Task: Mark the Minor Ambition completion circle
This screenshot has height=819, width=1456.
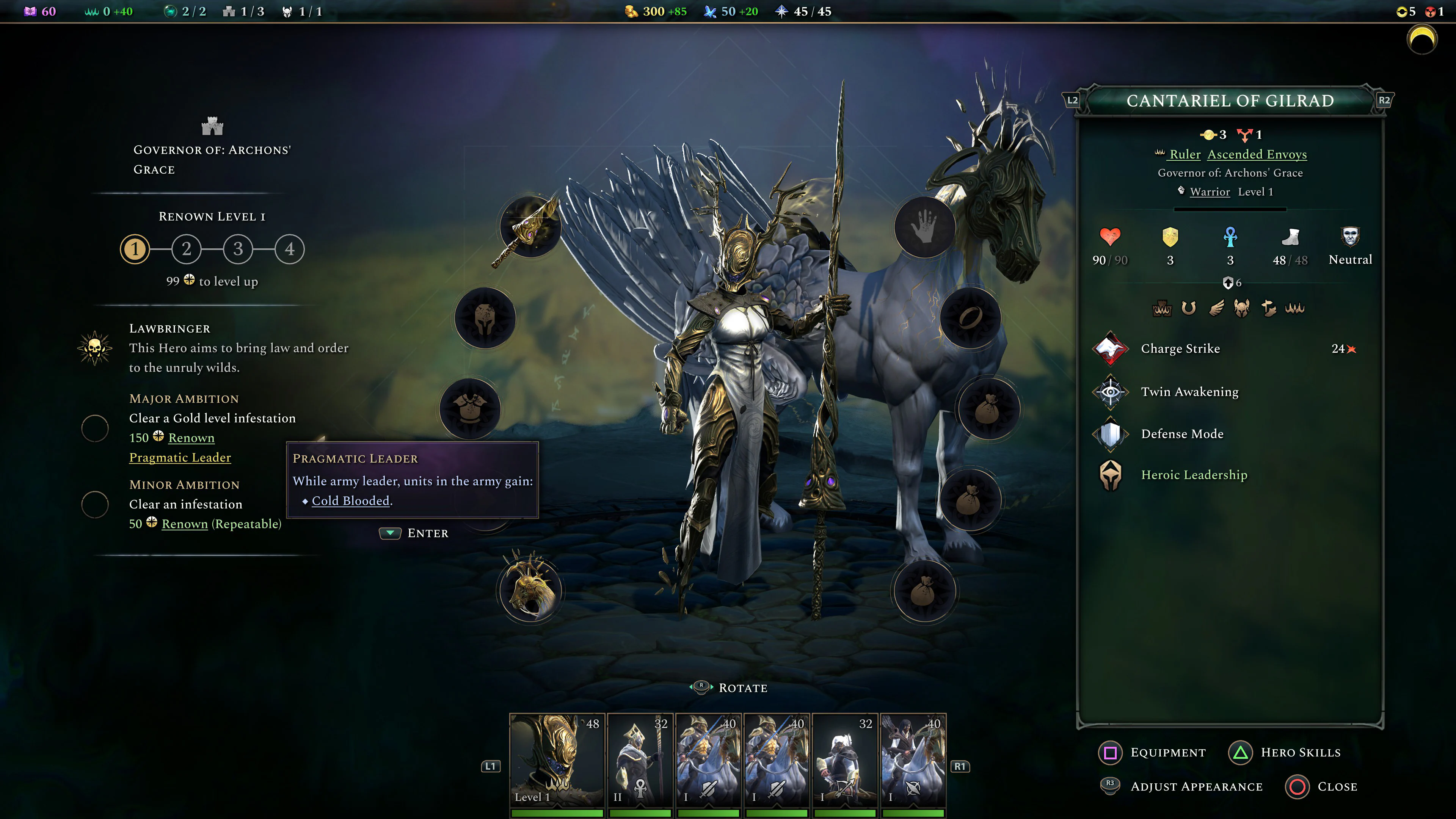Action: pyautogui.click(x=95, y=504)
